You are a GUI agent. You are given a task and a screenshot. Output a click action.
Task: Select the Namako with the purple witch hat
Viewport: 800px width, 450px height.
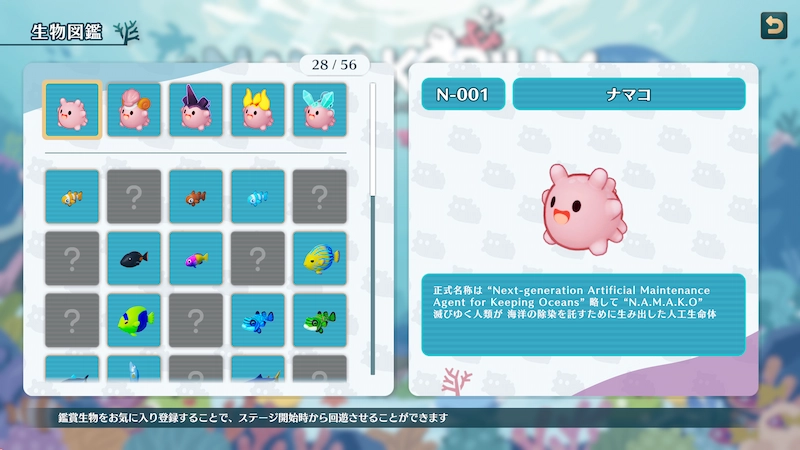pyautogui.click(x=196, y=110)
